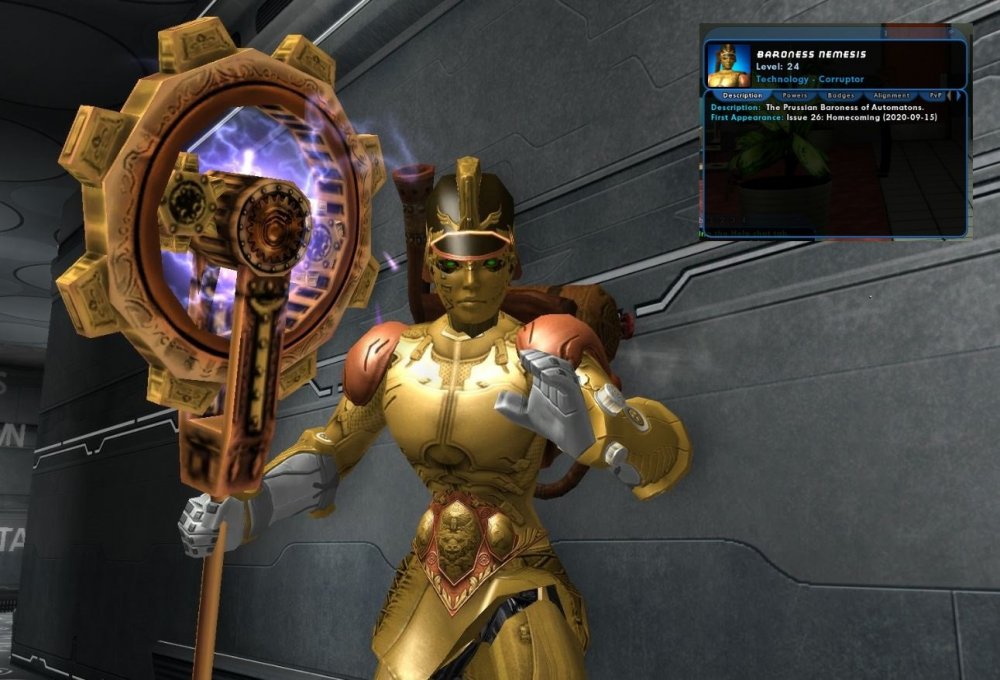
Task: Open the Badges tab
Action: click(841, 96)
